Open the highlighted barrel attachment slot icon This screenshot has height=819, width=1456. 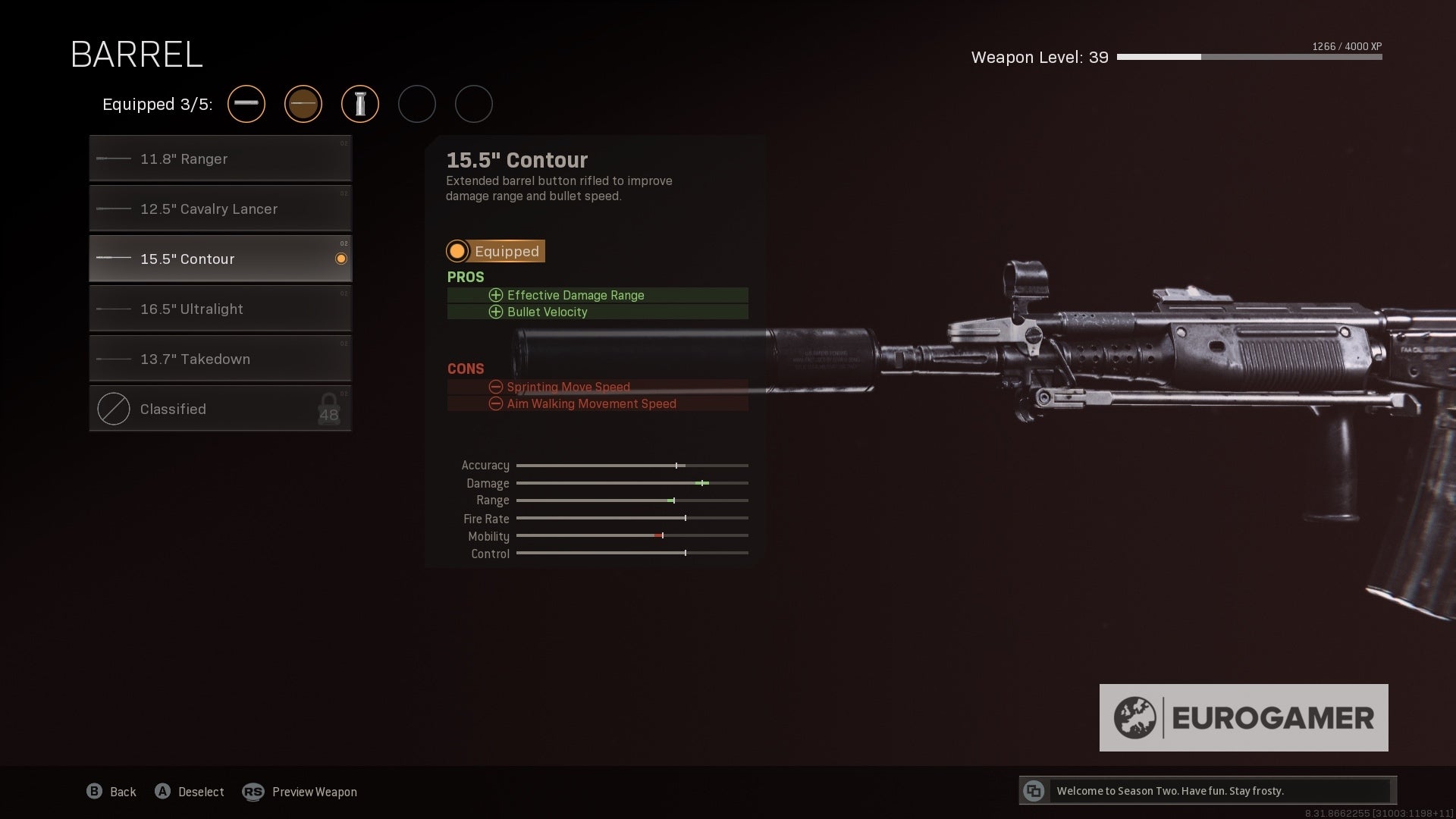[303, 104]
